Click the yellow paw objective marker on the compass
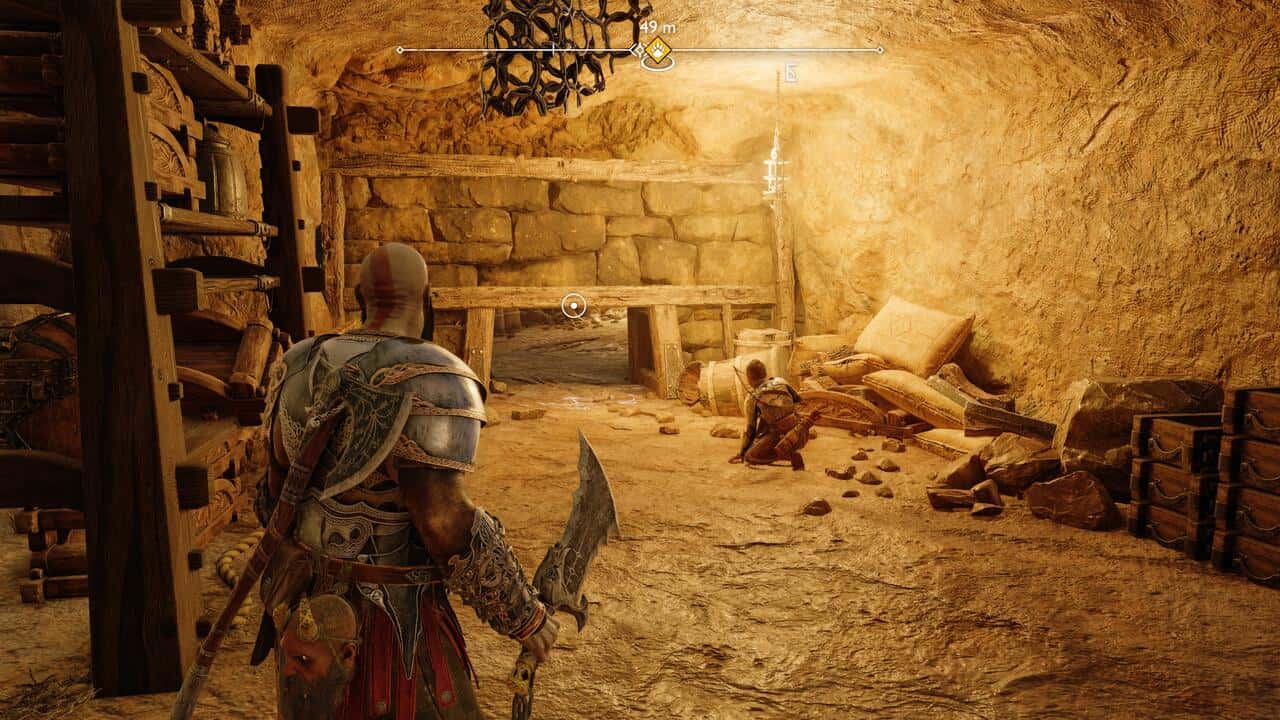Image resolution: width=1280 pixels, height=720 pixels. 657,50
